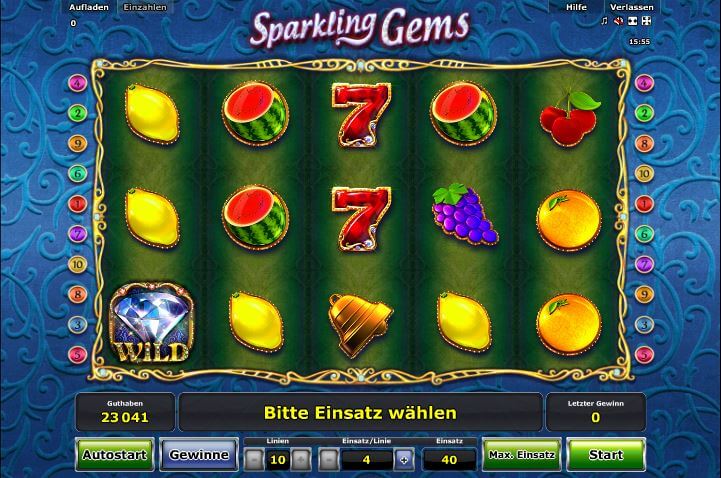The image size is (721, 478).
Task: Click Verlassen to leave the game
Action: (x=632, y=7)
